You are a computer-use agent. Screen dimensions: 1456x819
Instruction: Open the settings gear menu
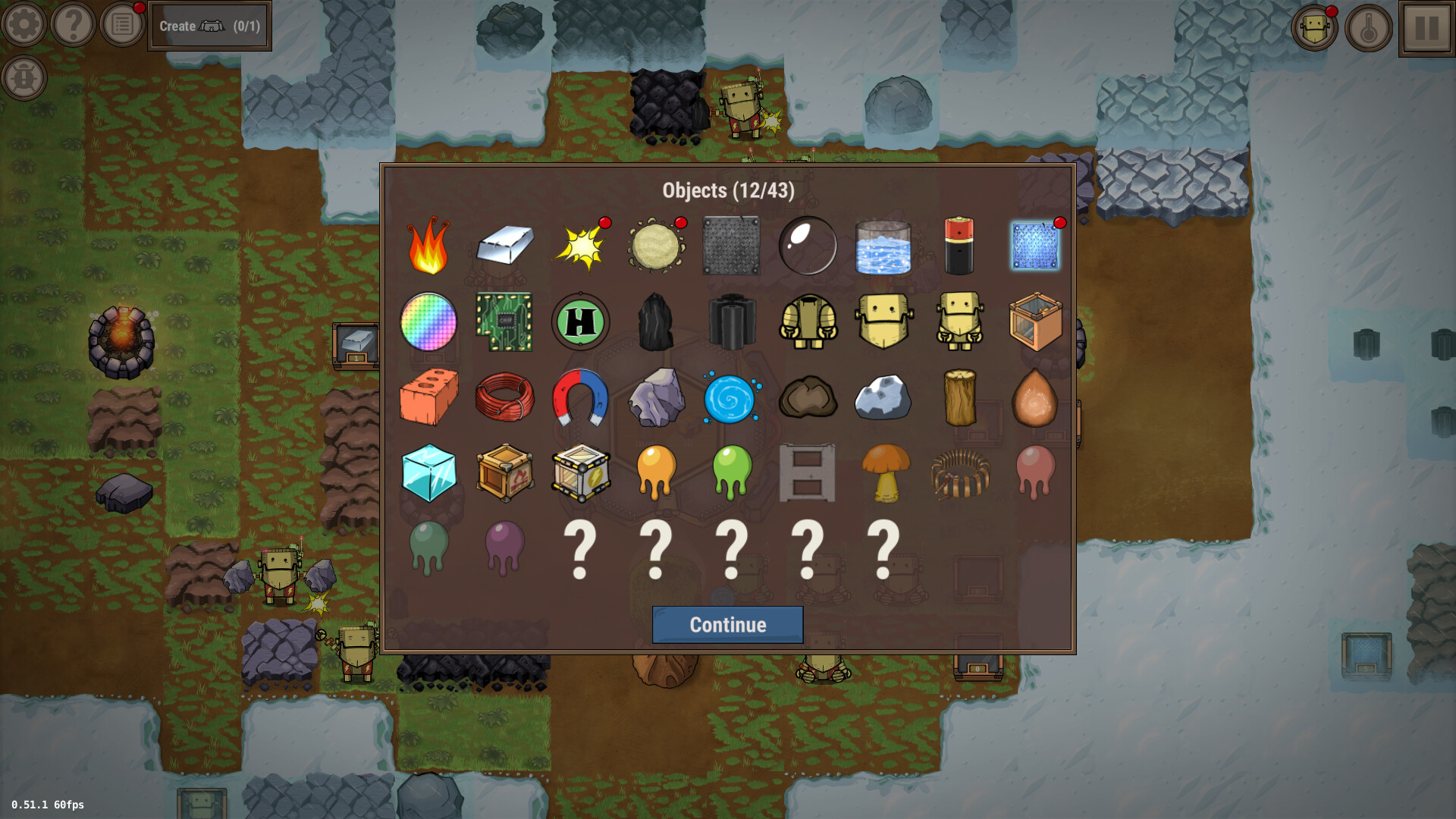coord(24,24)
